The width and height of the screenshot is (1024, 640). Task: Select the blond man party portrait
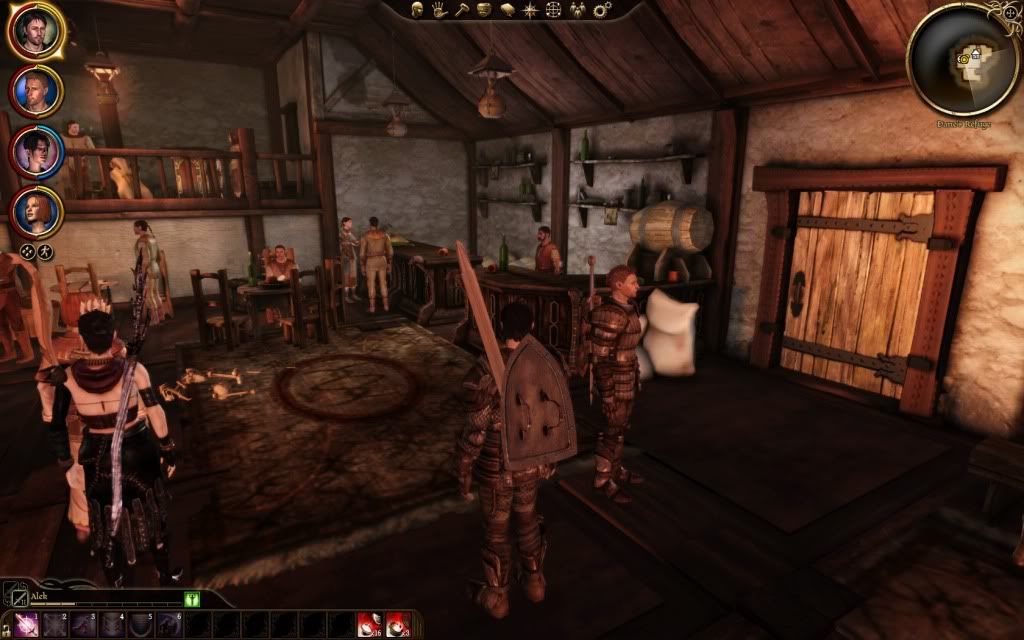(x=36, y=91)
